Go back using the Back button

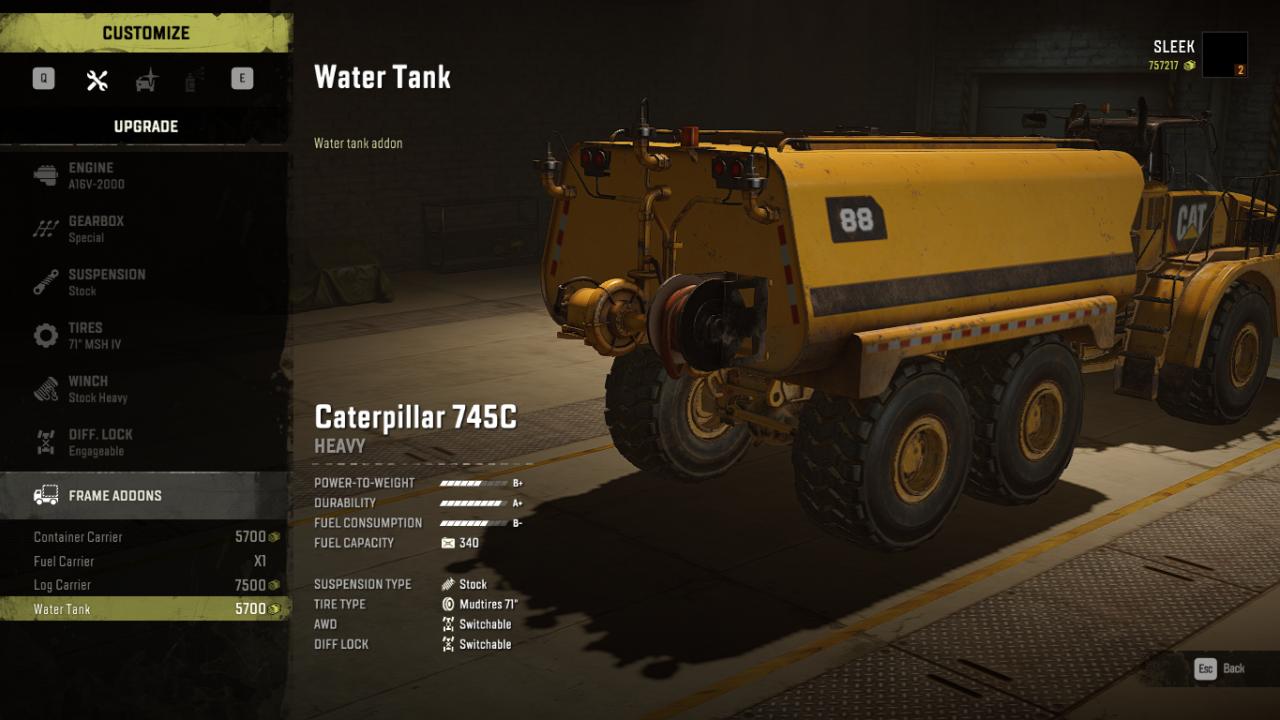[x=1221, y=669]
